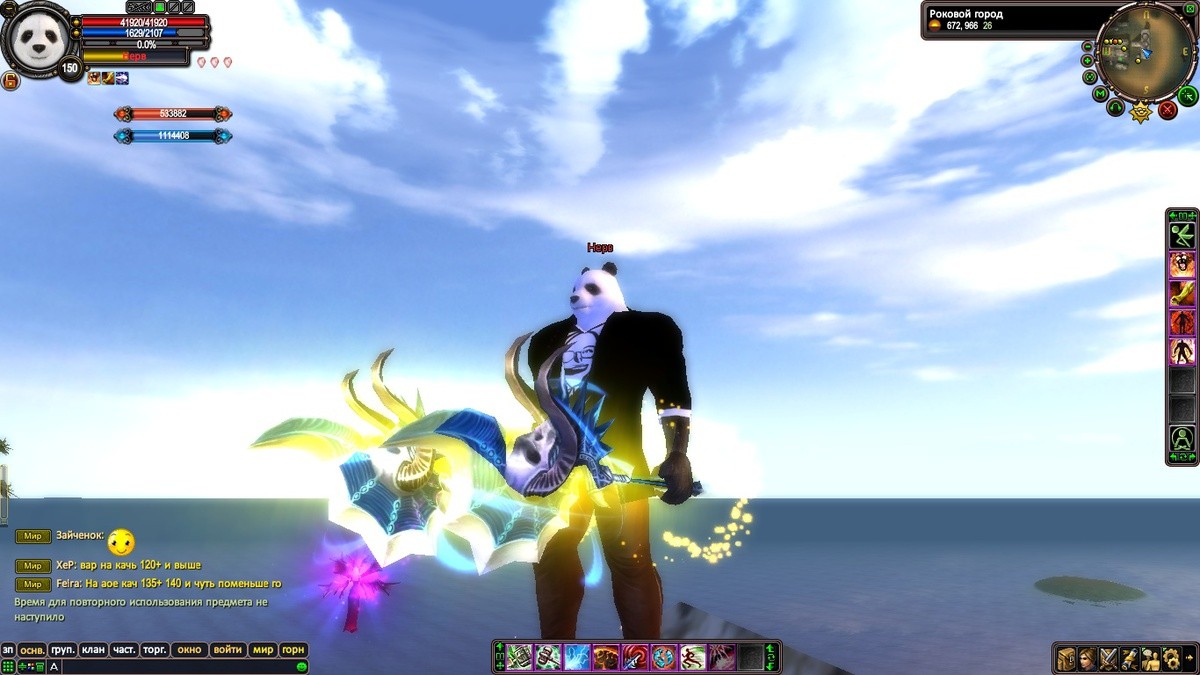Zoom out with the minimap minus button
Screen dimensions: 1200x675
pos(1088,47)
